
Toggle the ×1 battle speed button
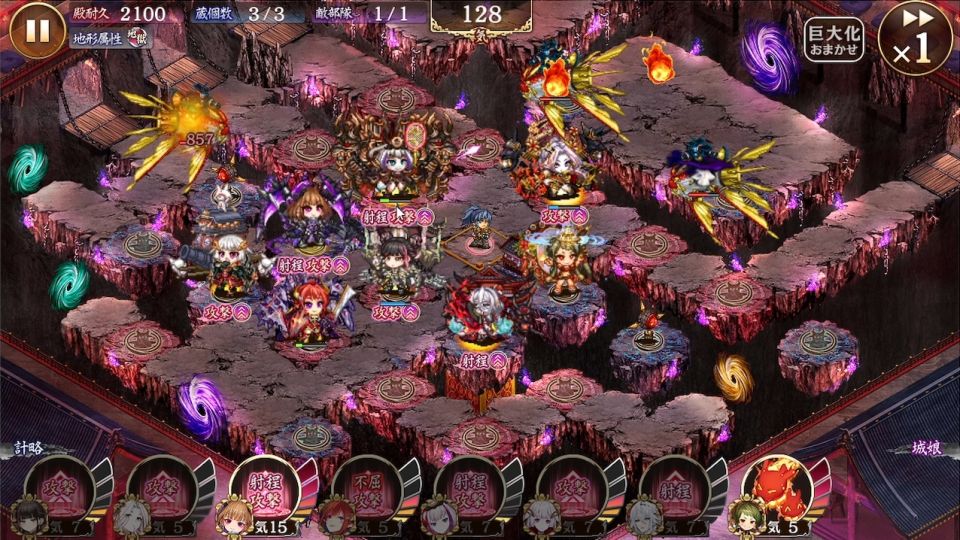915,38
